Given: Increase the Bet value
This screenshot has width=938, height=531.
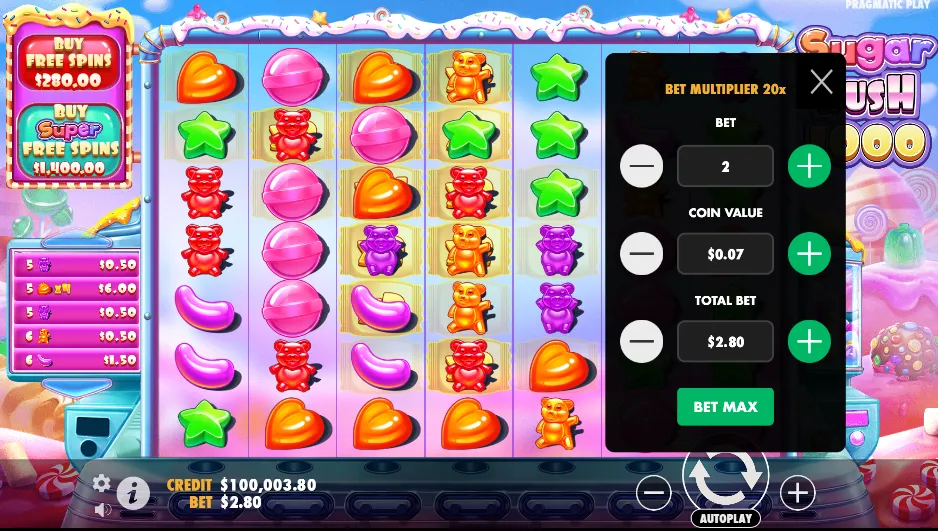Looking at the screenshot, I should (x=809, y=166).
